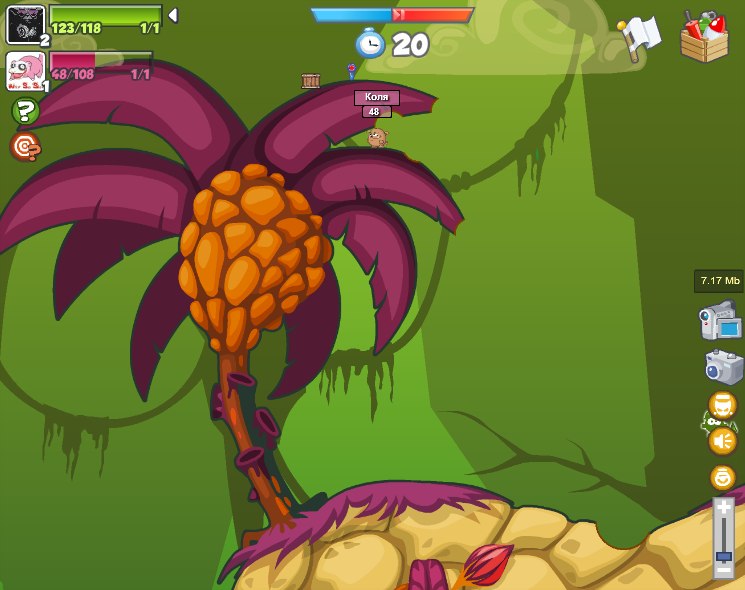Screen dimensions: 745x590
Task: Select the dark avatar player portrait
Action: coord(25,24)
